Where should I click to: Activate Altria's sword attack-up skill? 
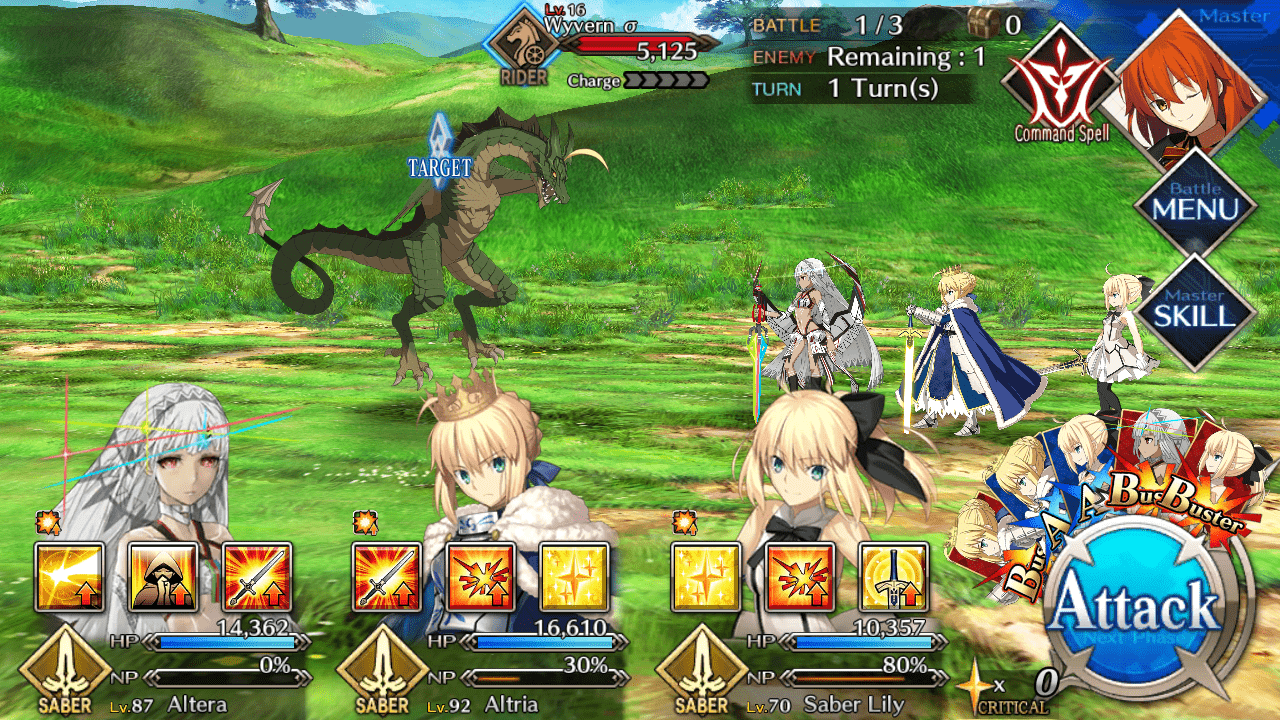point(387,577)
